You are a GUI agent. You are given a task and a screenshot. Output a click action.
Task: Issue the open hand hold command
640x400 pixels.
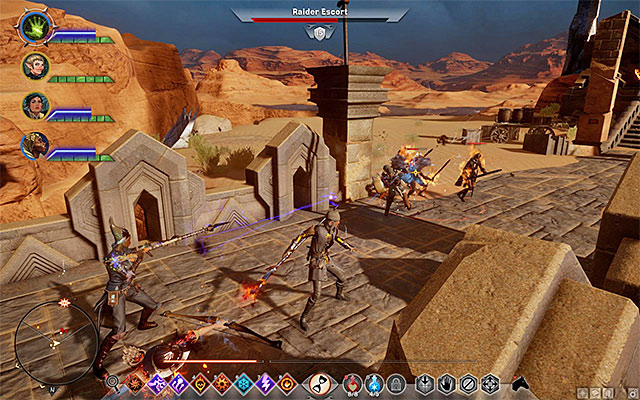pos(447,382)
